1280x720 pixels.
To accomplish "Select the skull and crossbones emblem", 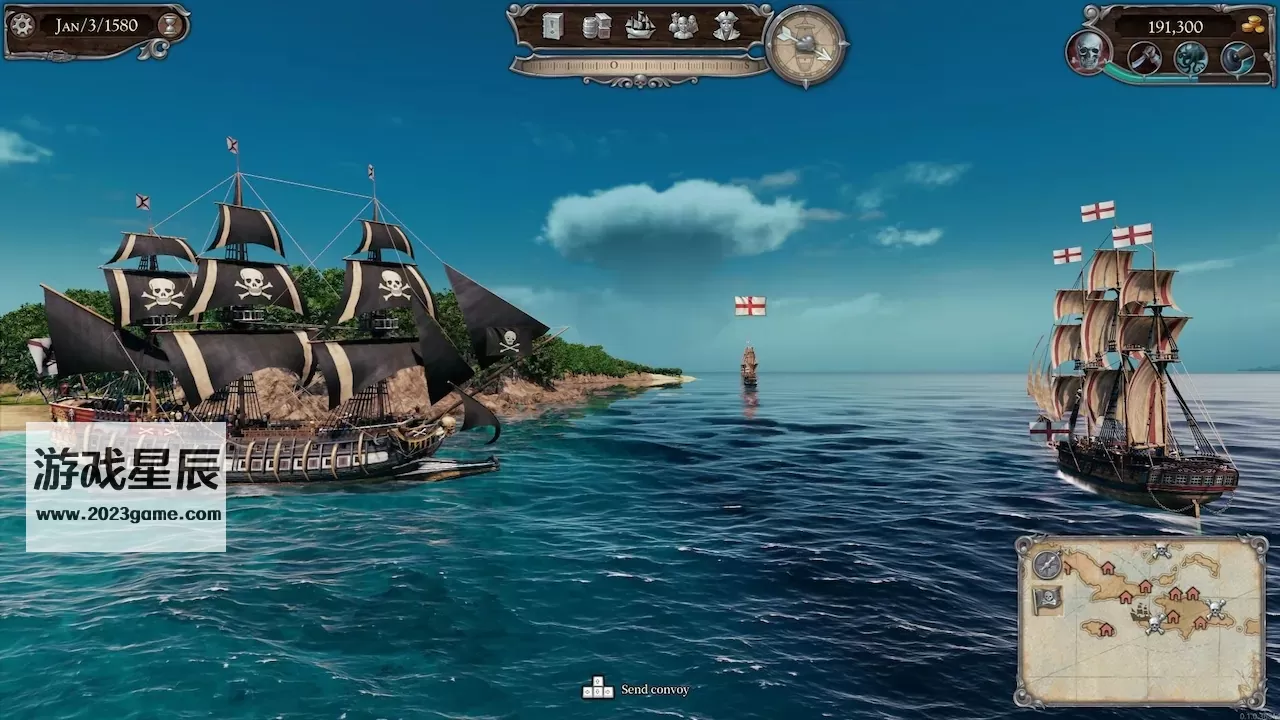I will pos(1087,52).
